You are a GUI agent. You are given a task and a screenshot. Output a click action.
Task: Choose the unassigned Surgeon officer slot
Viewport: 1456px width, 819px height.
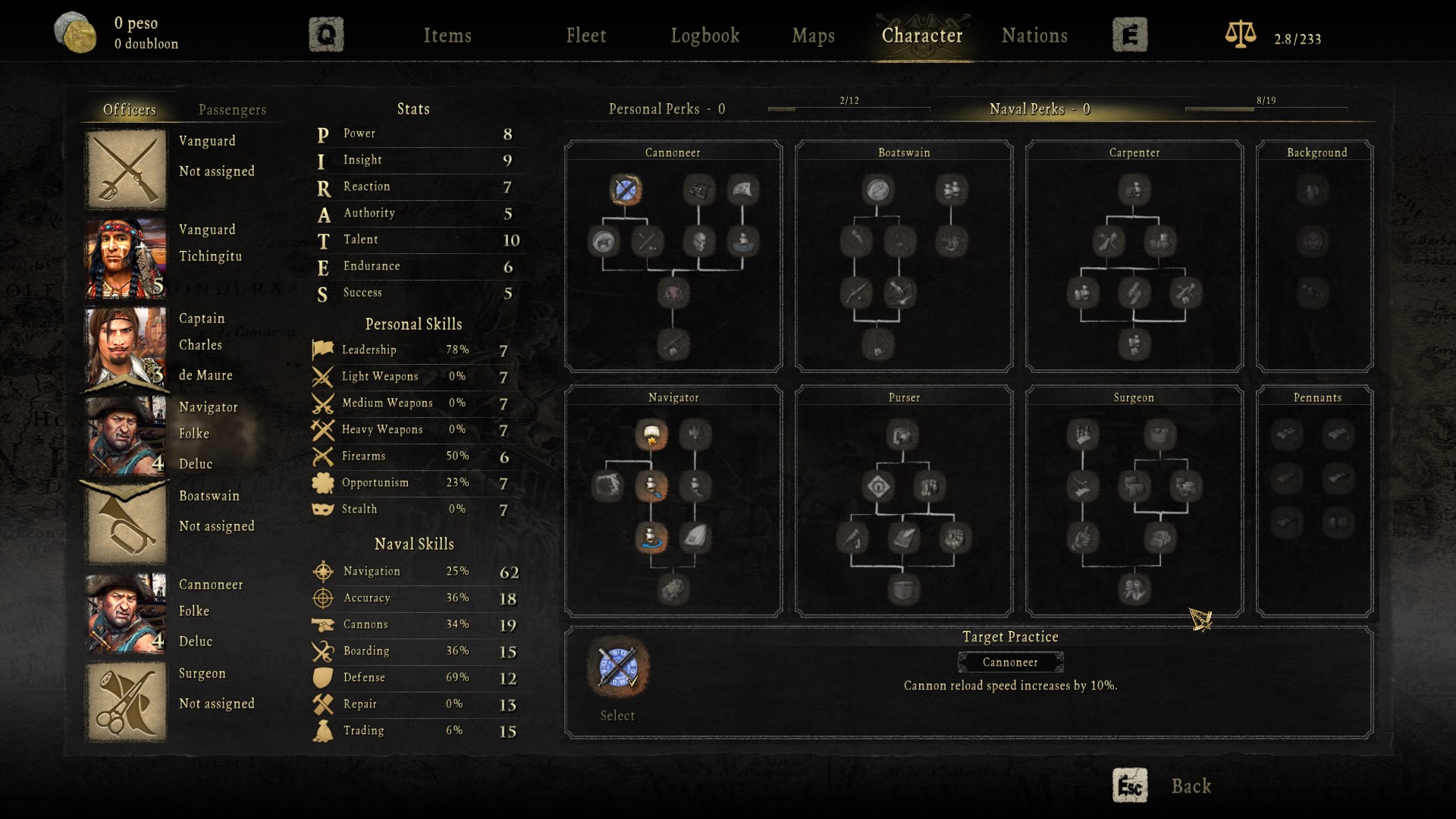coord(126,701)
